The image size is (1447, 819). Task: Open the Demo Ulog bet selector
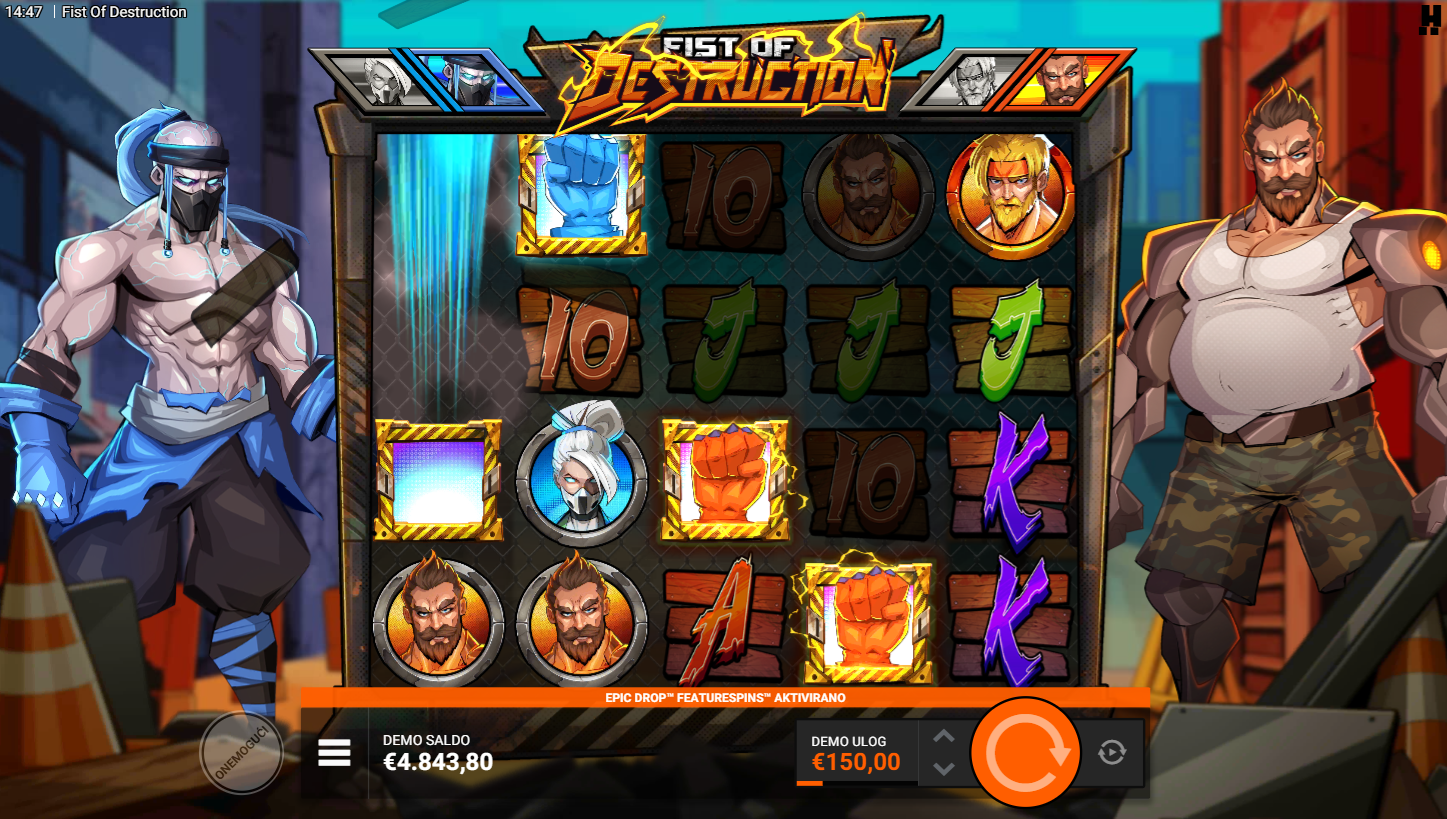[x=855, y=754]
